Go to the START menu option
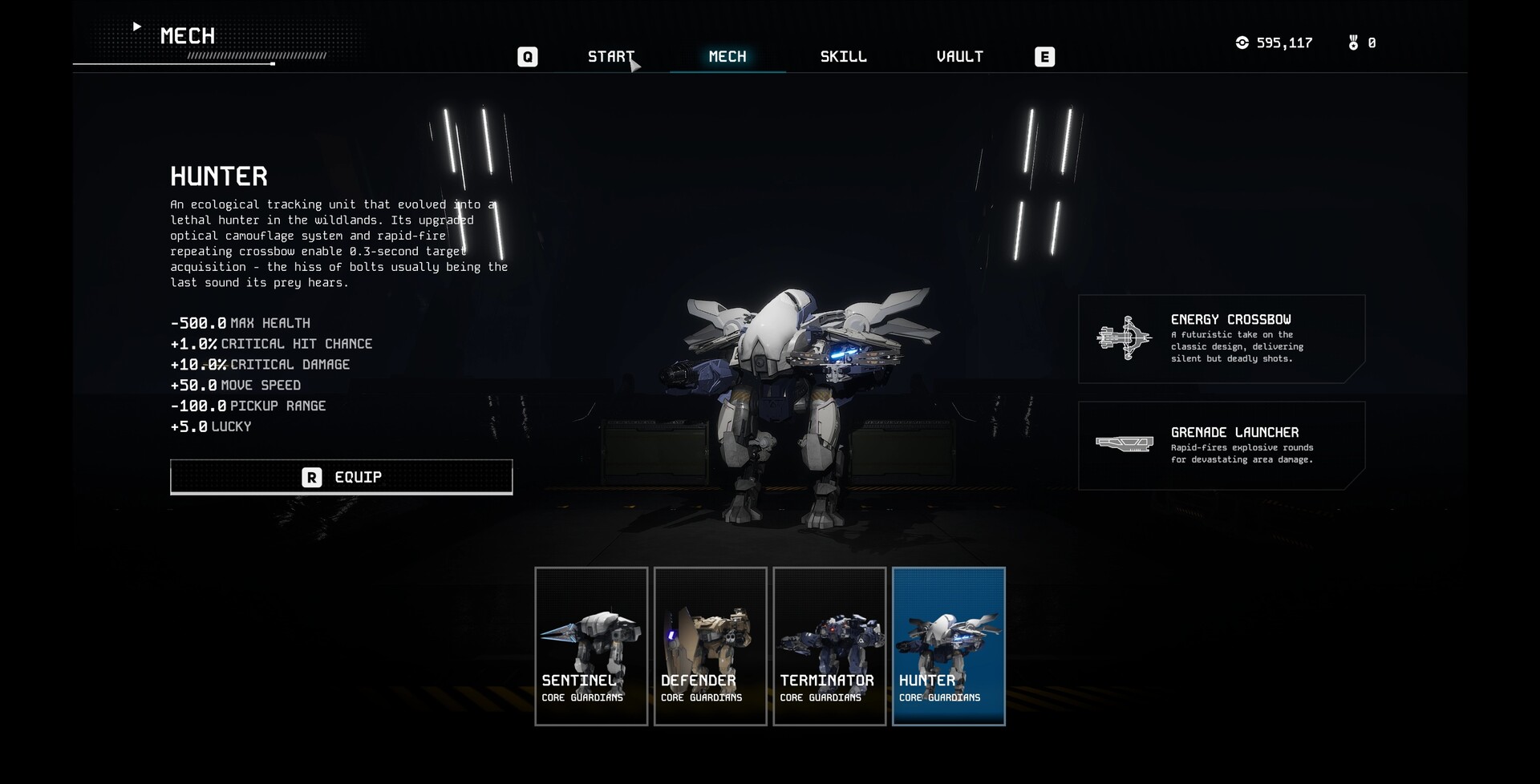 pyautogui.click(x=611, y=56)
